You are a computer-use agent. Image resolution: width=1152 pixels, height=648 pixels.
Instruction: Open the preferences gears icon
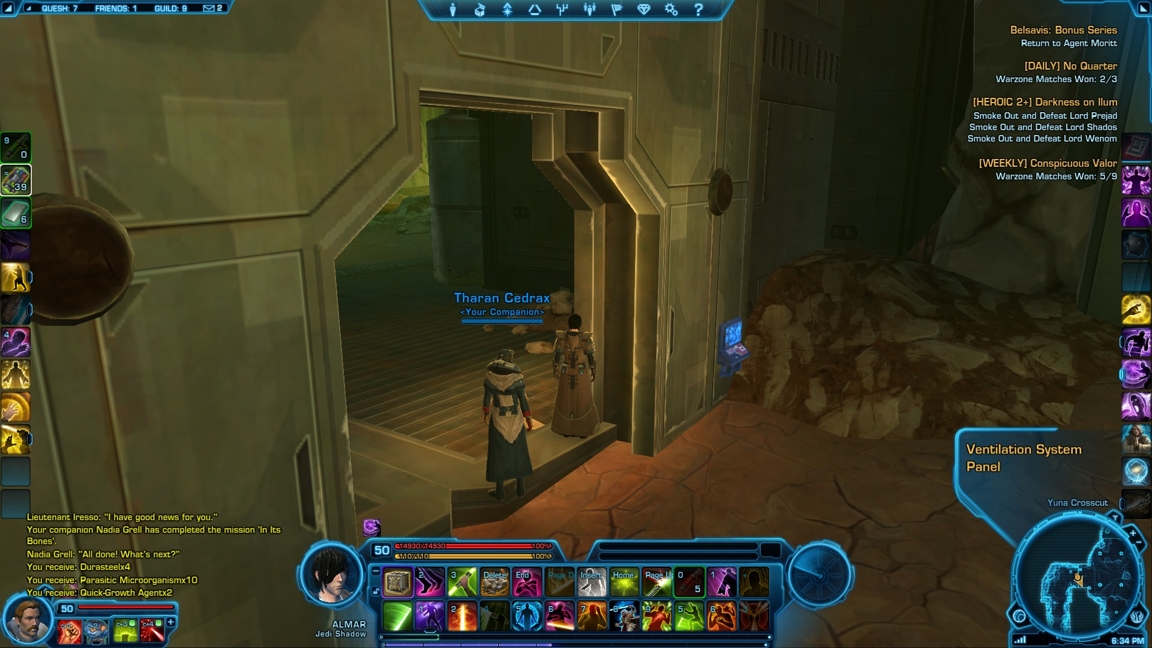pyautogui.click(x=671, y=10)
